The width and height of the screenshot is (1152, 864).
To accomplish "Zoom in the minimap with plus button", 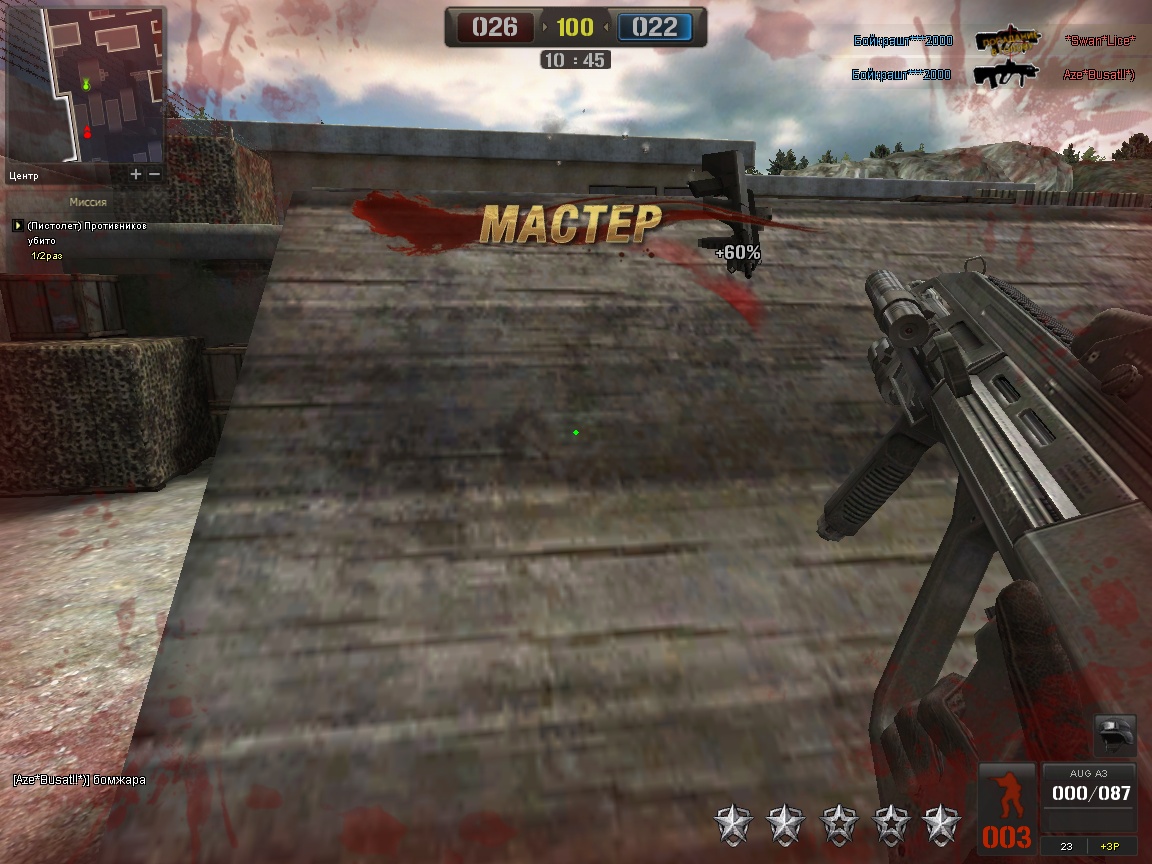I will tap(136, 174).
